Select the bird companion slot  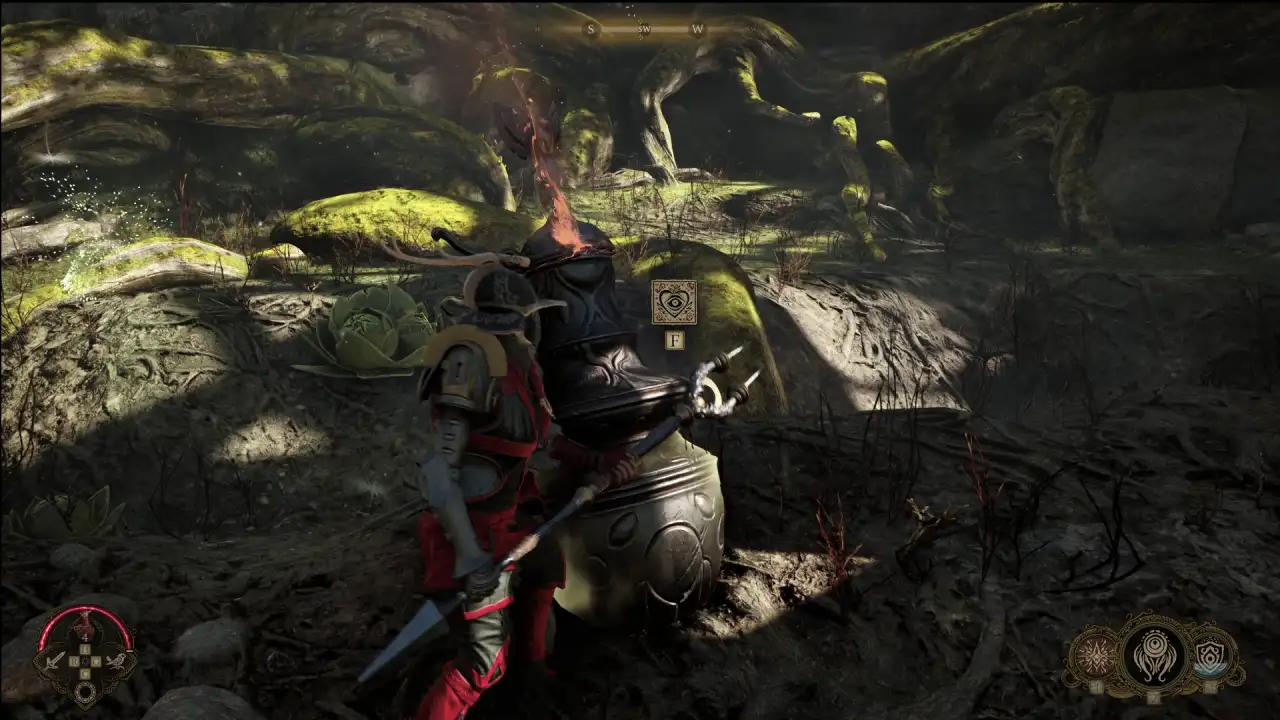(116, 661)
